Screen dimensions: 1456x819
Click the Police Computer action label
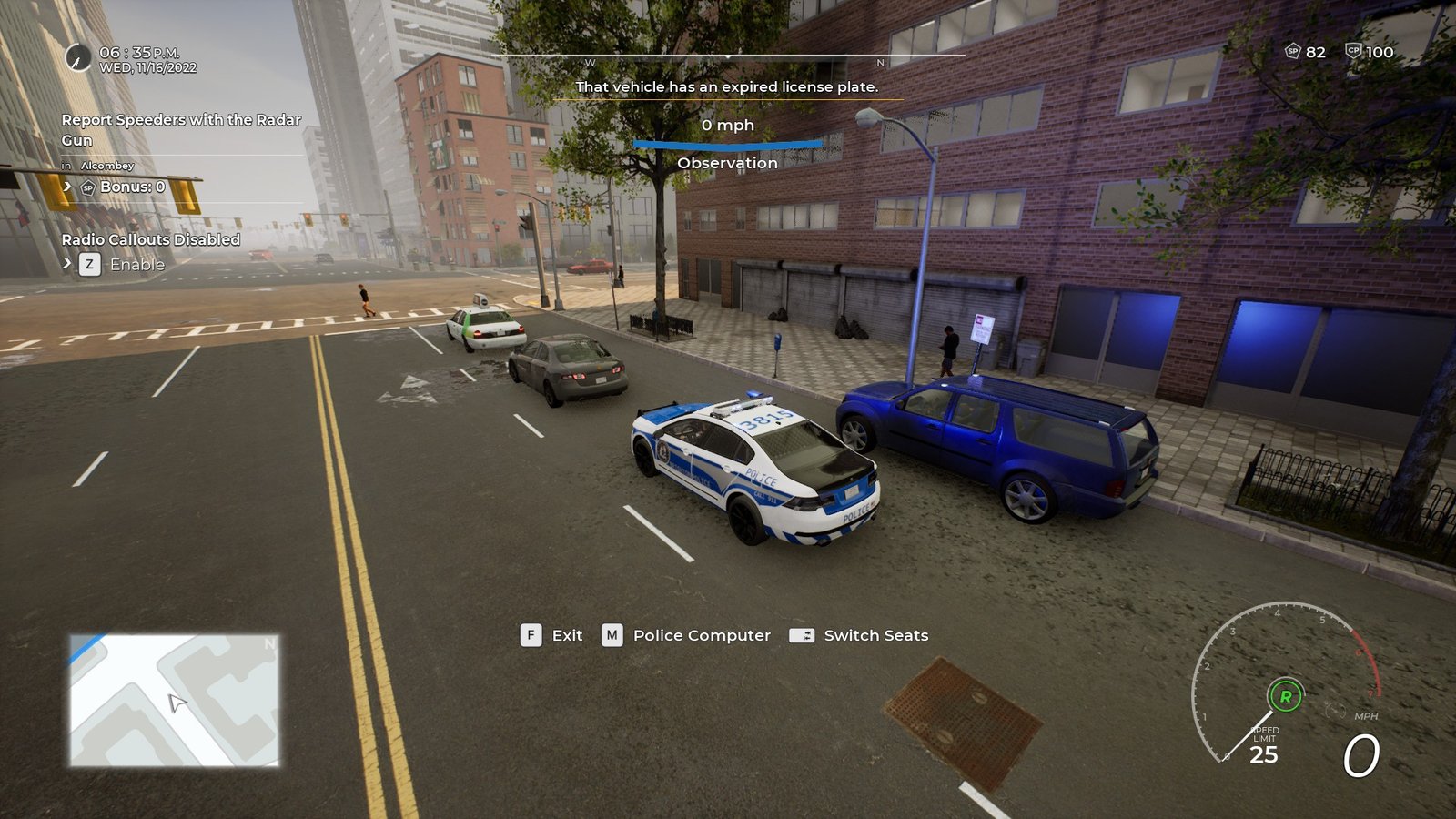(701, 635)
